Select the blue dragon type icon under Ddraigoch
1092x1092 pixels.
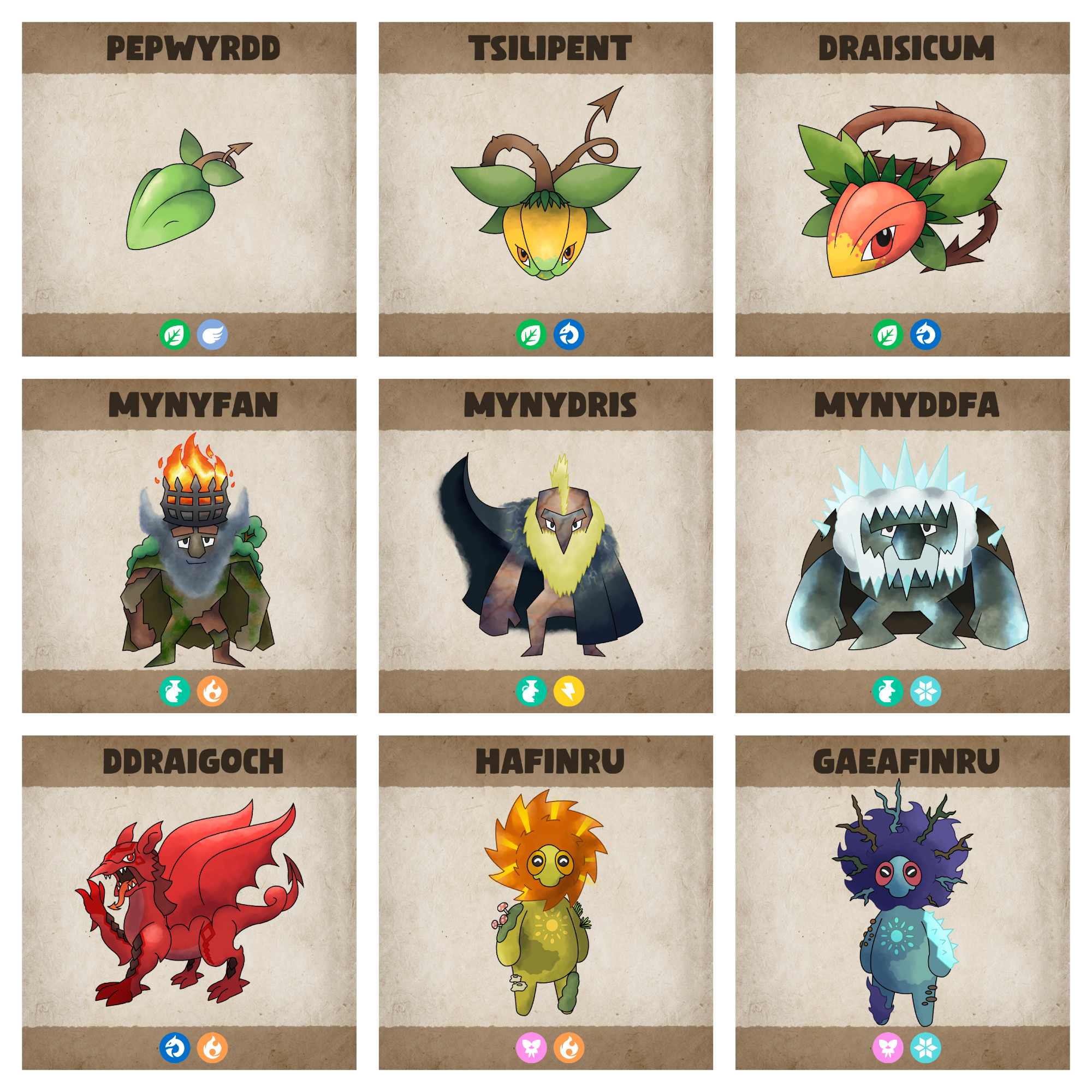tap(174, 1047)
